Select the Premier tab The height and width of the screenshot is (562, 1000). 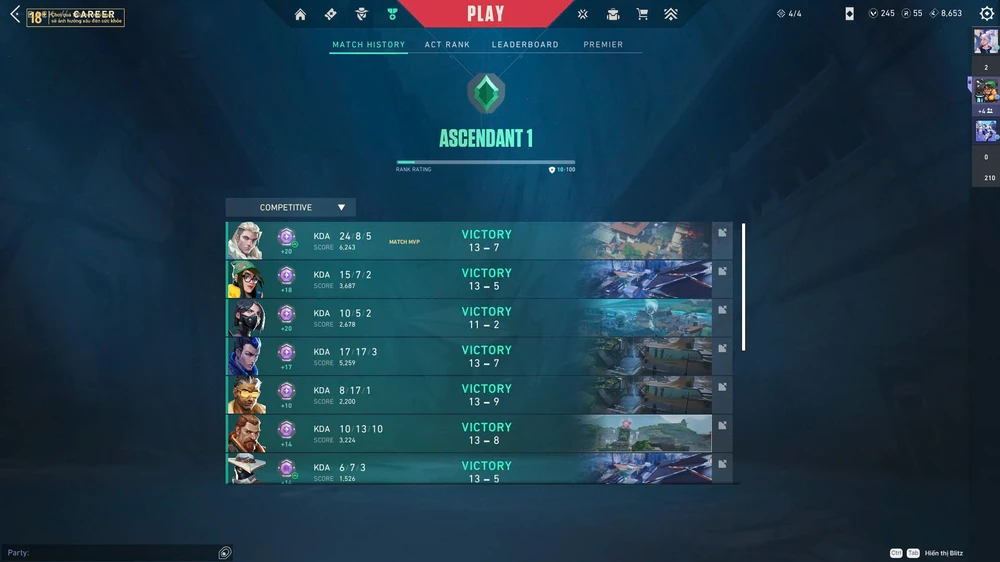603,45
